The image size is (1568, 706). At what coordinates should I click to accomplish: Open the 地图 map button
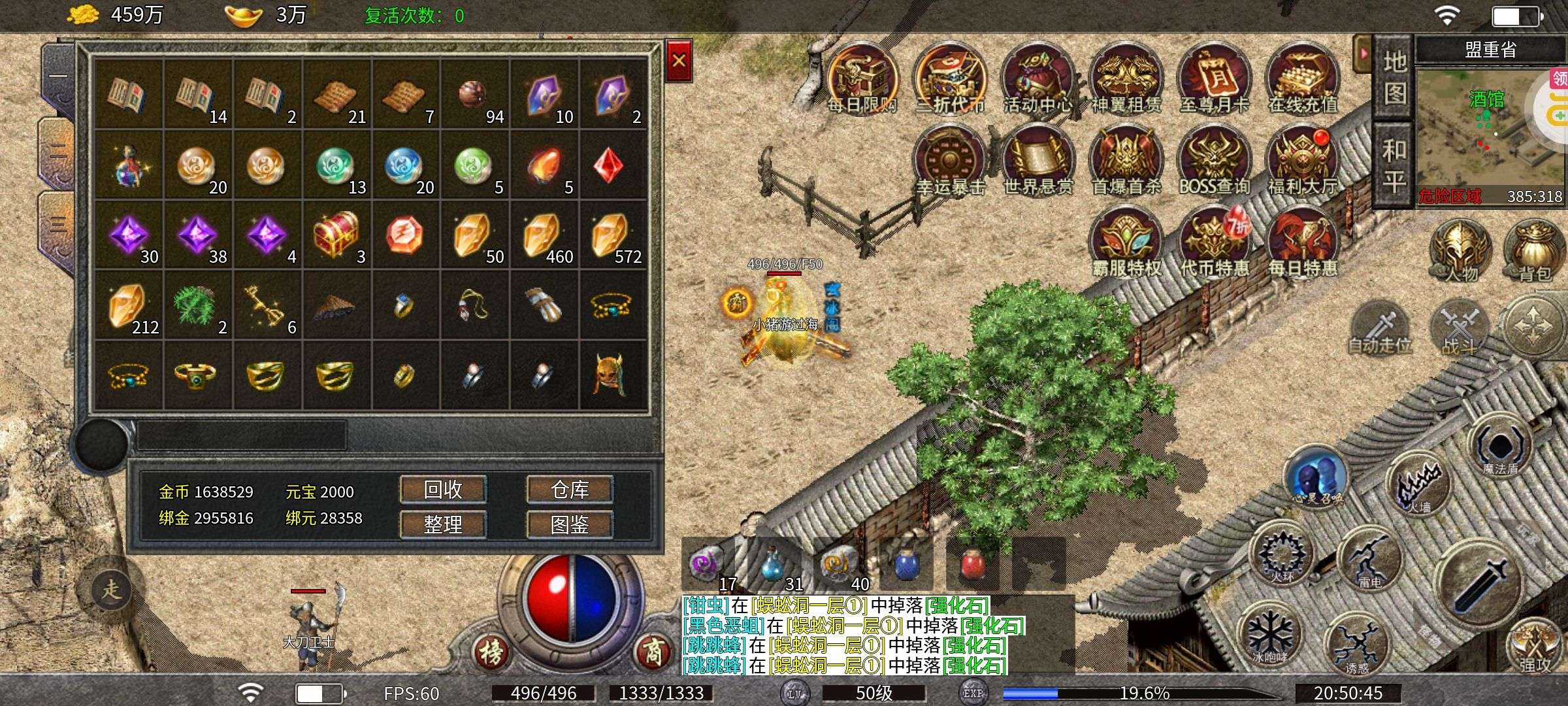tap(1394, 78)
